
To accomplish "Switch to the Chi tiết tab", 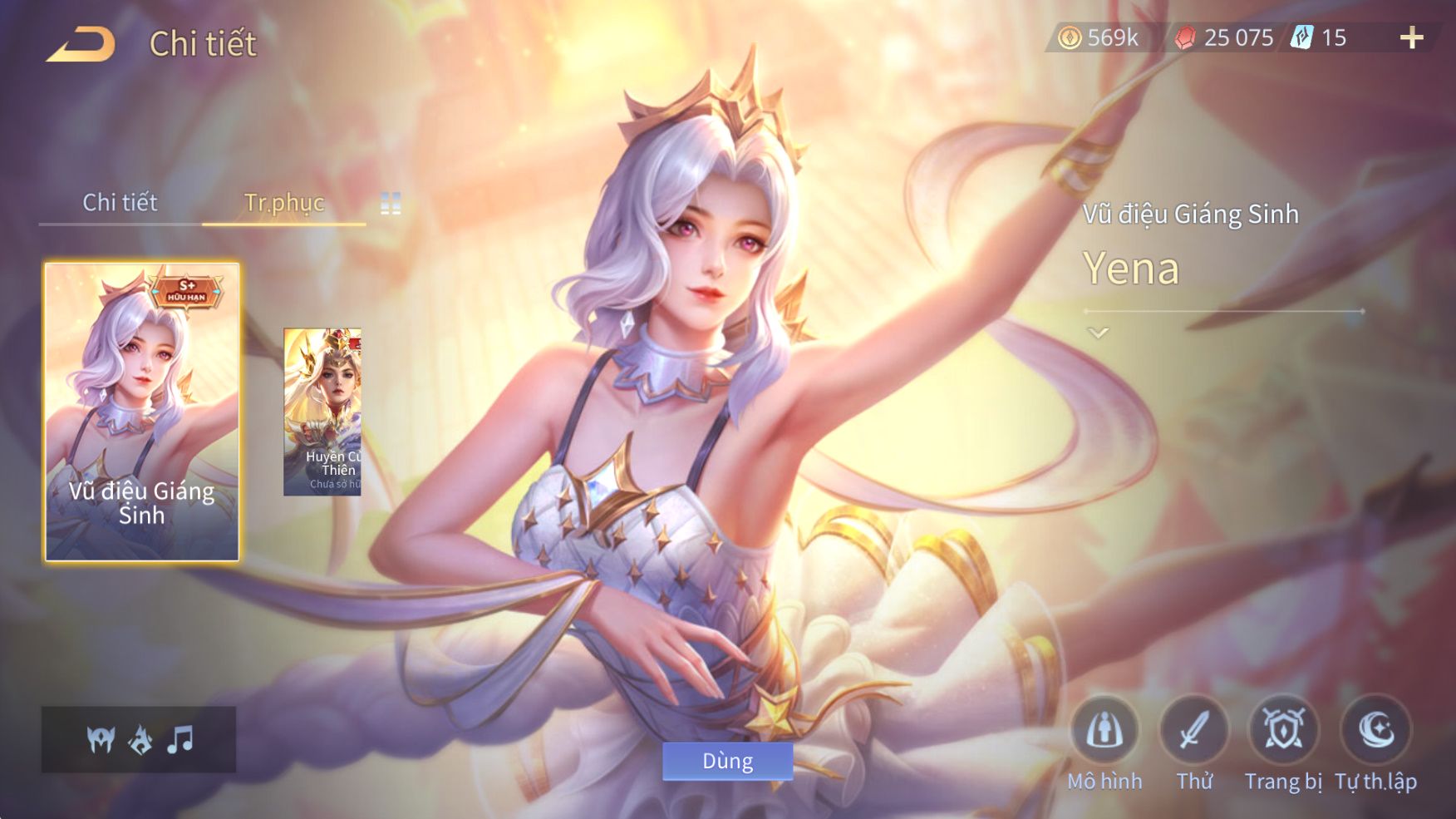I will [x=120, y=202].
